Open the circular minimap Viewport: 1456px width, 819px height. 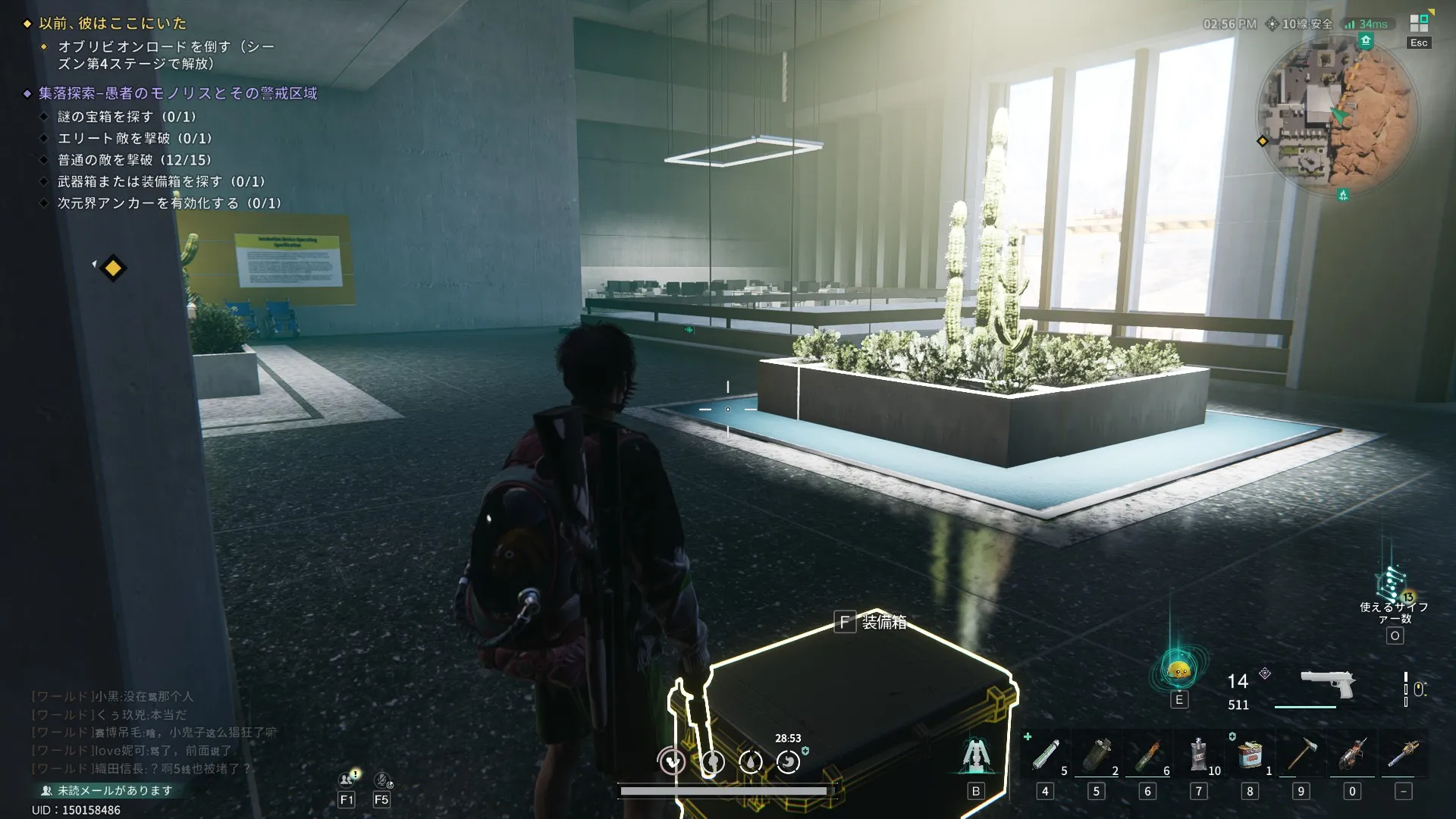coord(1338,115)
